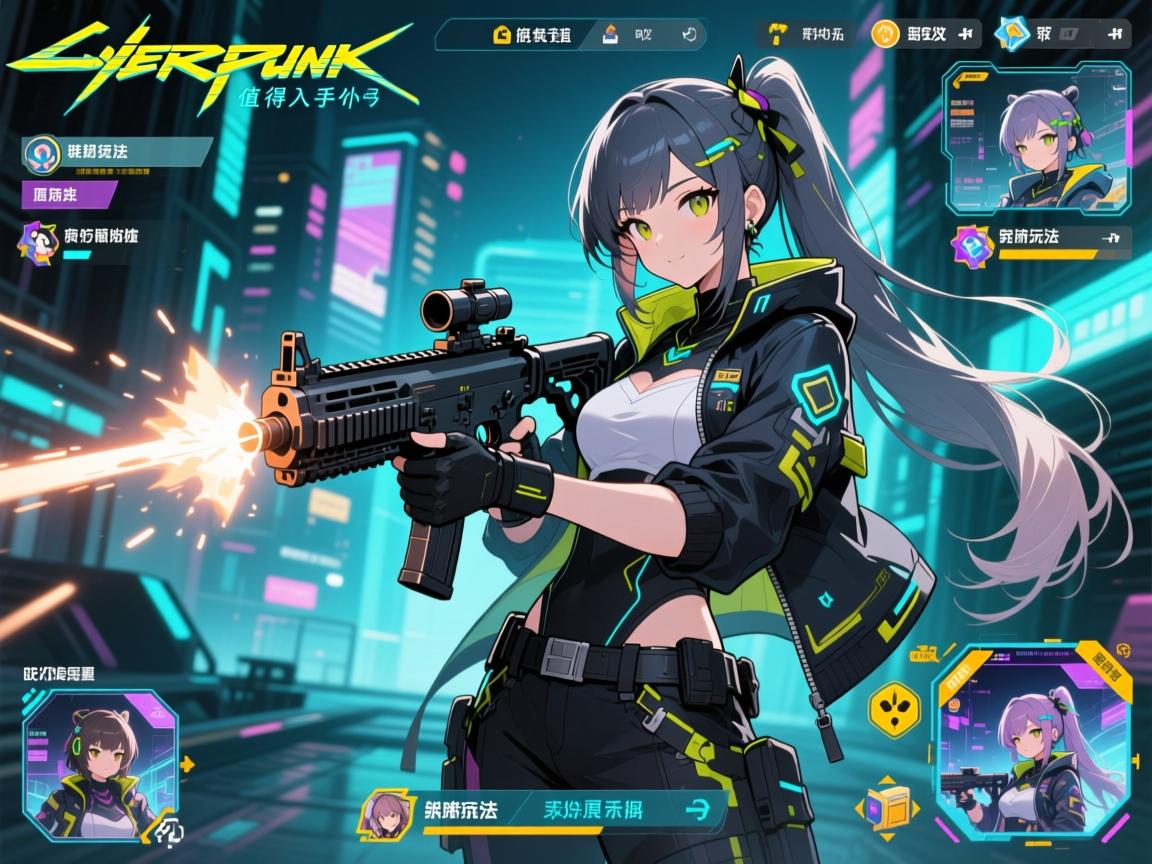Image resolution: width=1152 pixels, height=864 pixels.
Task: Select the short purple-haired character portrait card
Action: [x=1038, y=138]
